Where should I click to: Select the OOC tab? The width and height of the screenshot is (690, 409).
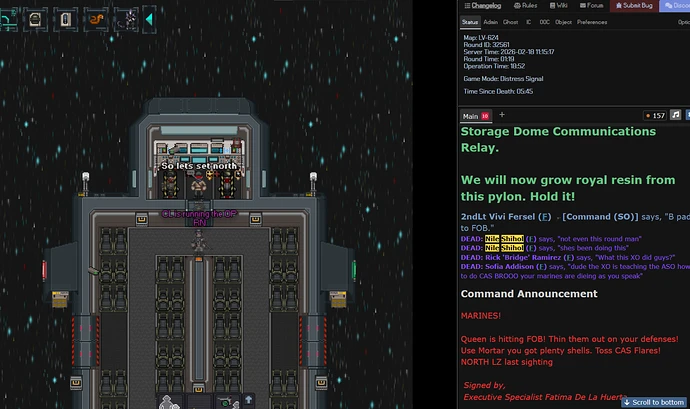click(x=543, y=21)
